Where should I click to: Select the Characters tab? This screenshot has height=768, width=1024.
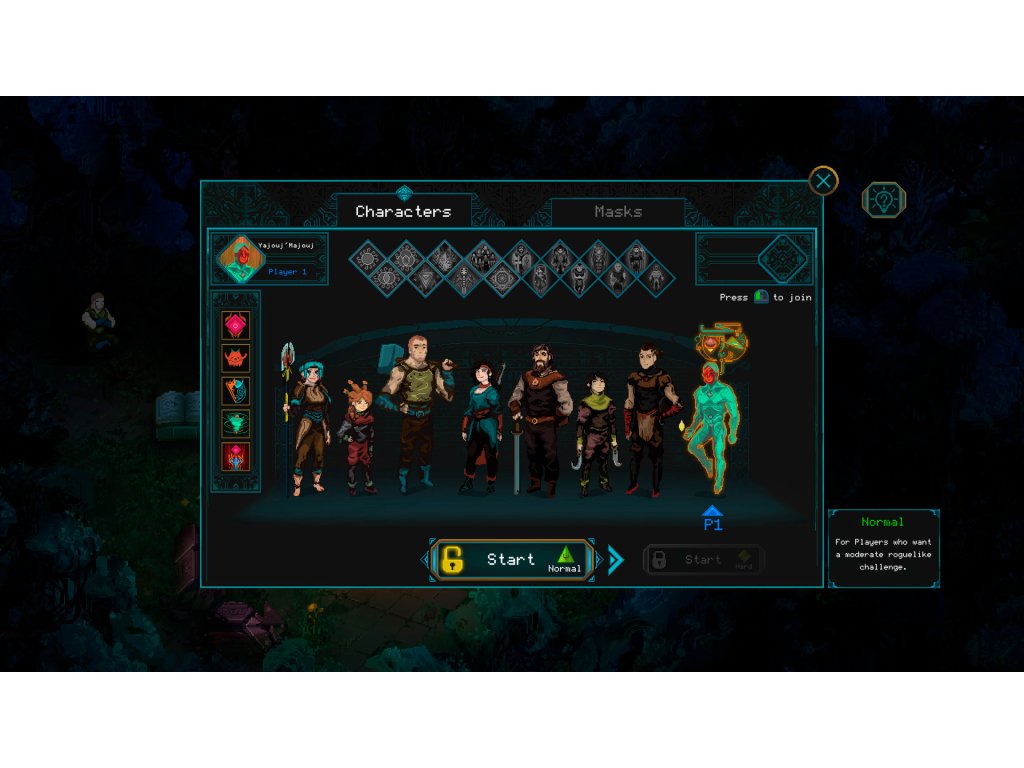click(403, 212)
